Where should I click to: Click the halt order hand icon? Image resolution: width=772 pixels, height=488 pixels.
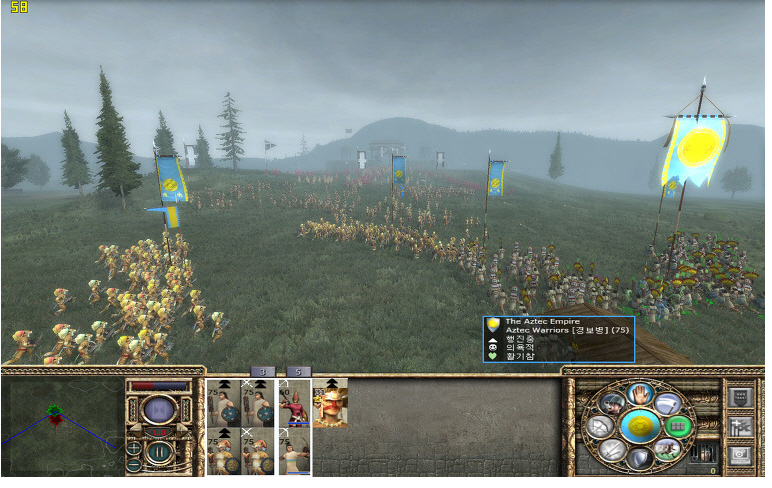point(639,393)
